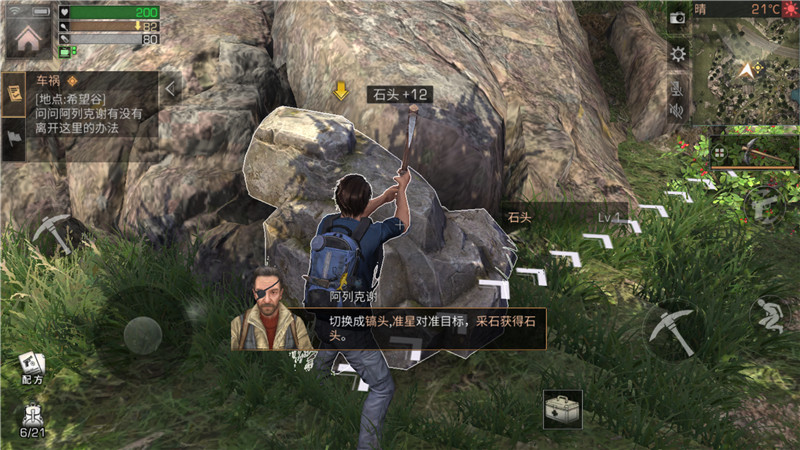The height and width of the screenshot is (450, 800).
Task: Open settings via the gear icon
Action: [x=677, y=53]
